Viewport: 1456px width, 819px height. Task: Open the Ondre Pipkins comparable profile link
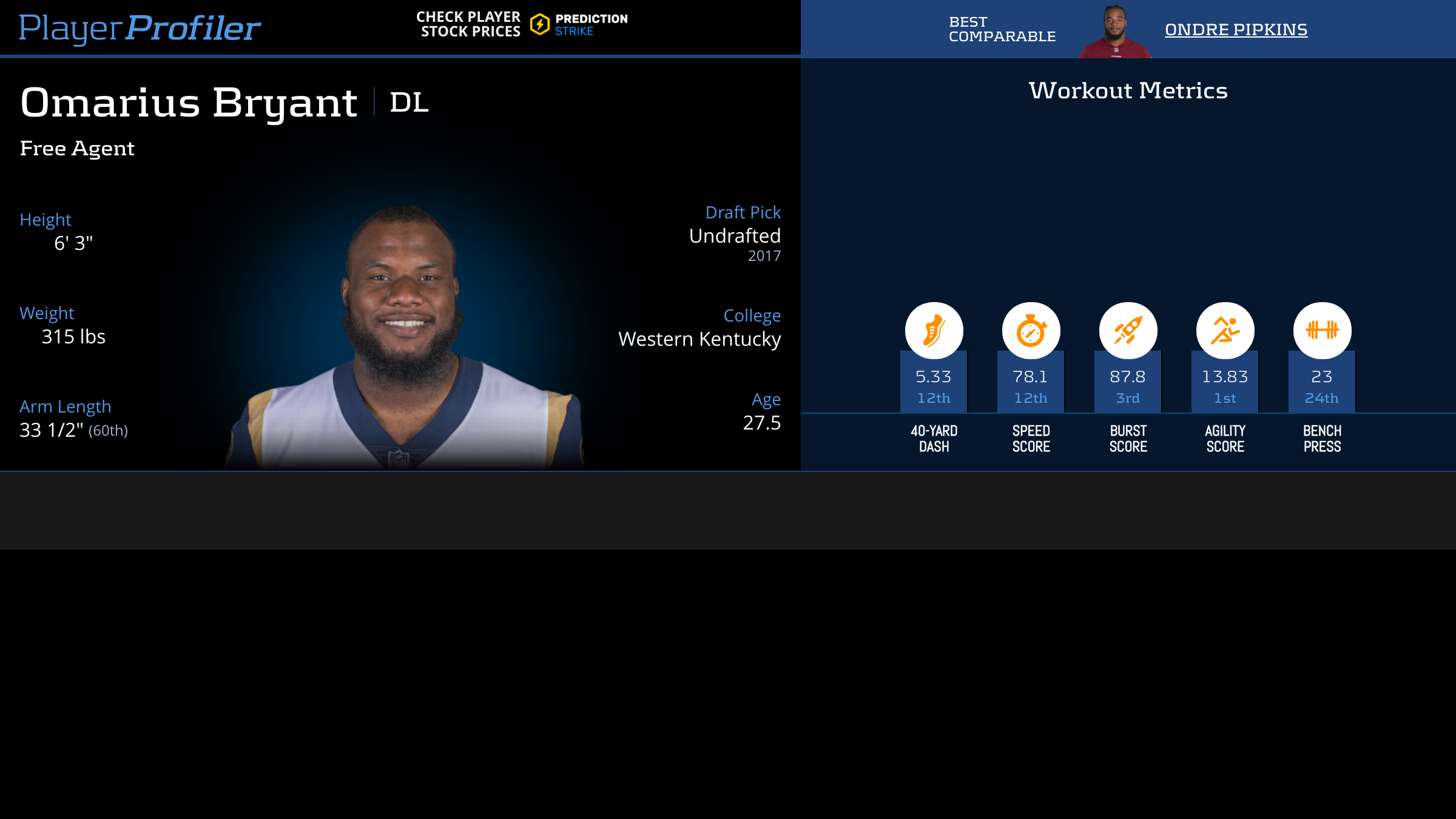[1236, 30]
